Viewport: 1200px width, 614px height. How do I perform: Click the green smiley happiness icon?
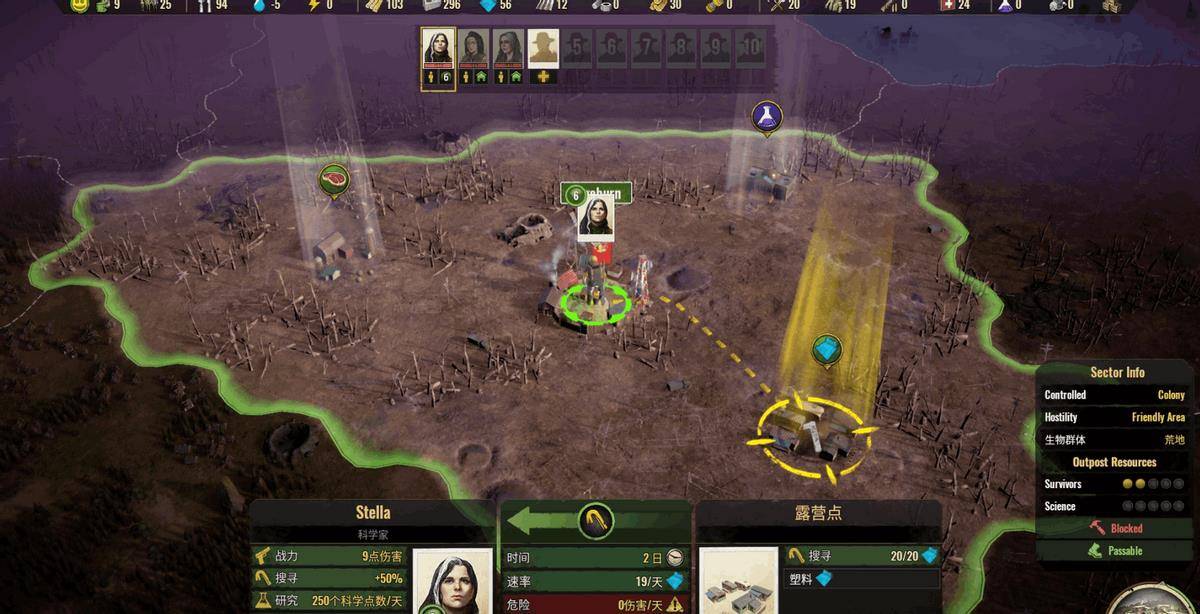pos(81,6)
